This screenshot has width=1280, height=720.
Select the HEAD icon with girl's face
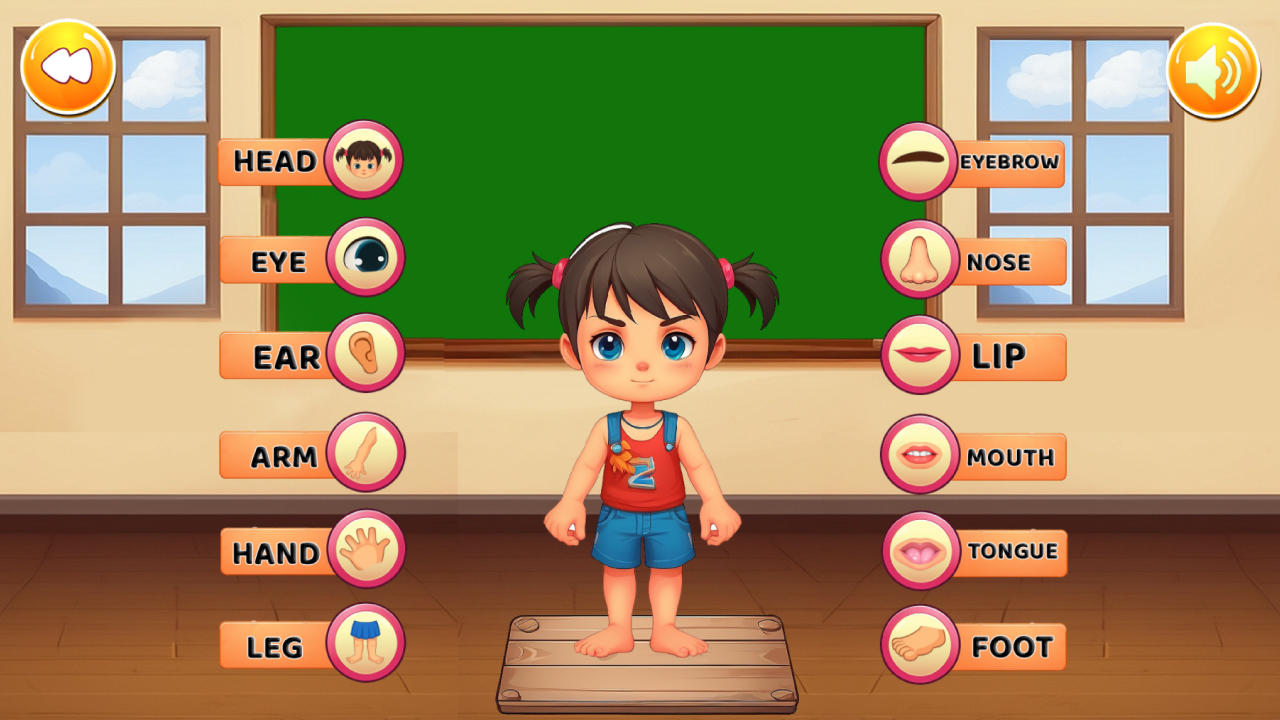coord(363,160)
